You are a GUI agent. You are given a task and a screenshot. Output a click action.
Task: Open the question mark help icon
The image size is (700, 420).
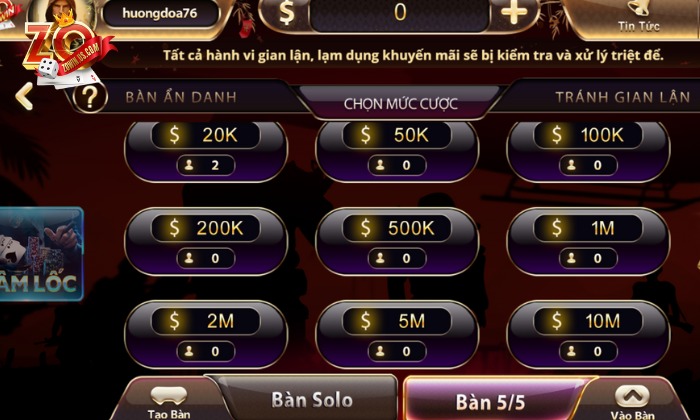[x=90, y=98]
